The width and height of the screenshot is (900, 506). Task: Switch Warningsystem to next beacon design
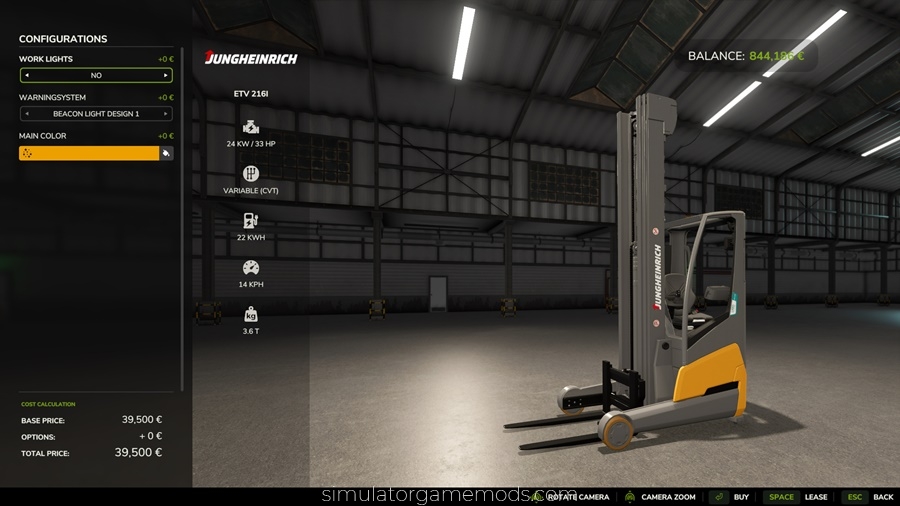point(166,114)
